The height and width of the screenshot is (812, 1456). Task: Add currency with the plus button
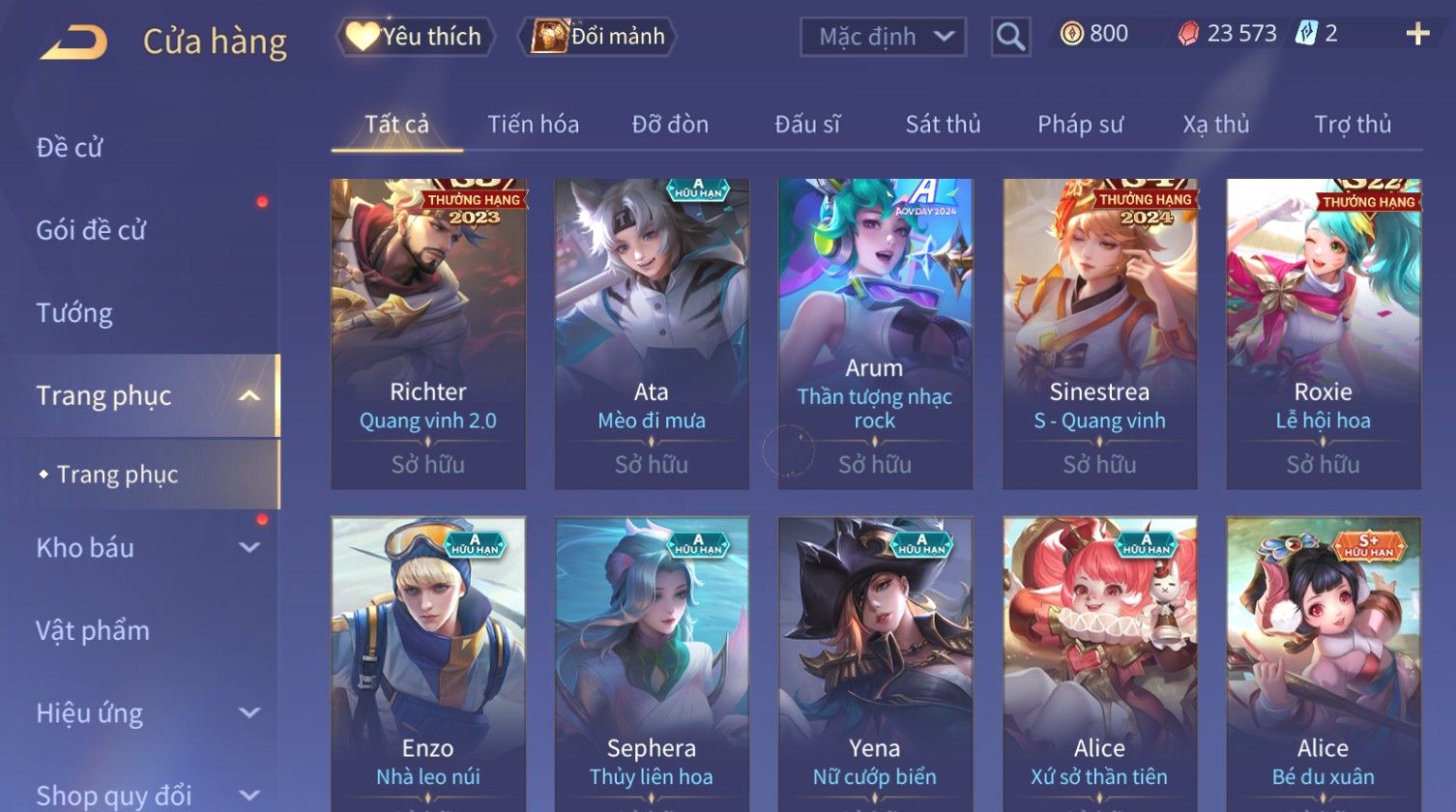click(1416, 35)
